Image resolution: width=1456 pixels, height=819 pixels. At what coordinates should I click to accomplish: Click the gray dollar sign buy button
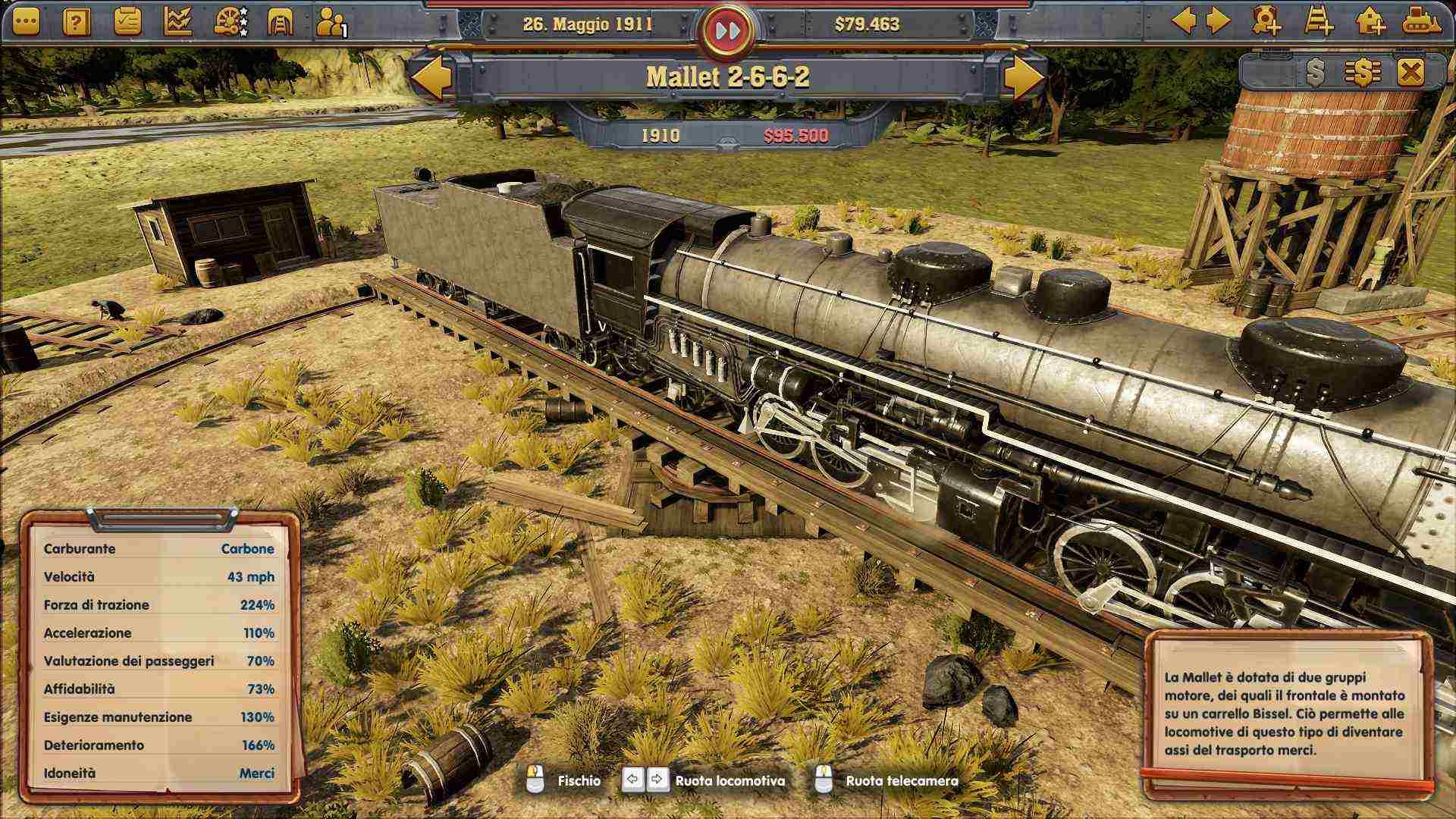(x=1315, y=73)
